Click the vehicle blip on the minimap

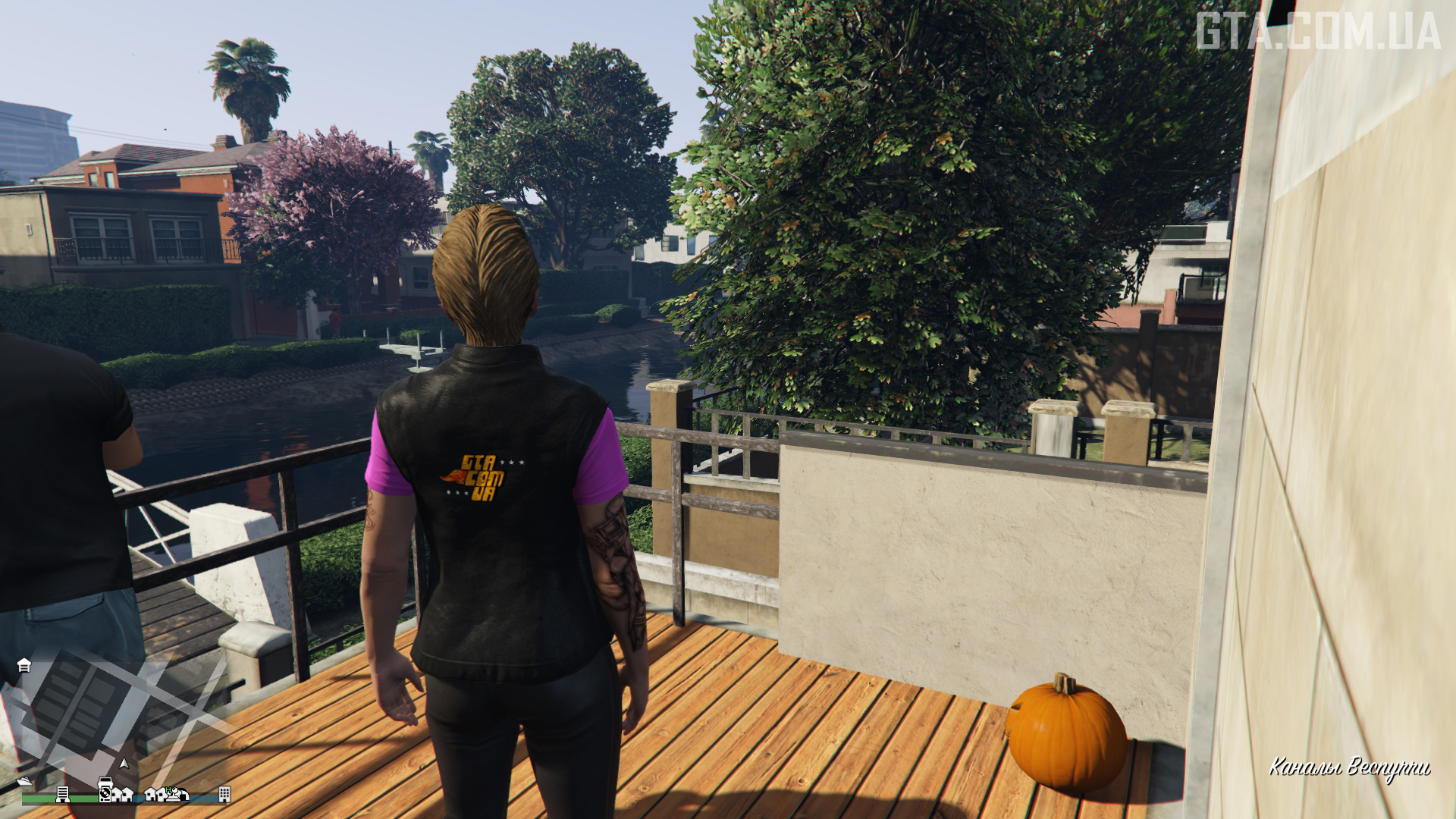click(105, 781)
